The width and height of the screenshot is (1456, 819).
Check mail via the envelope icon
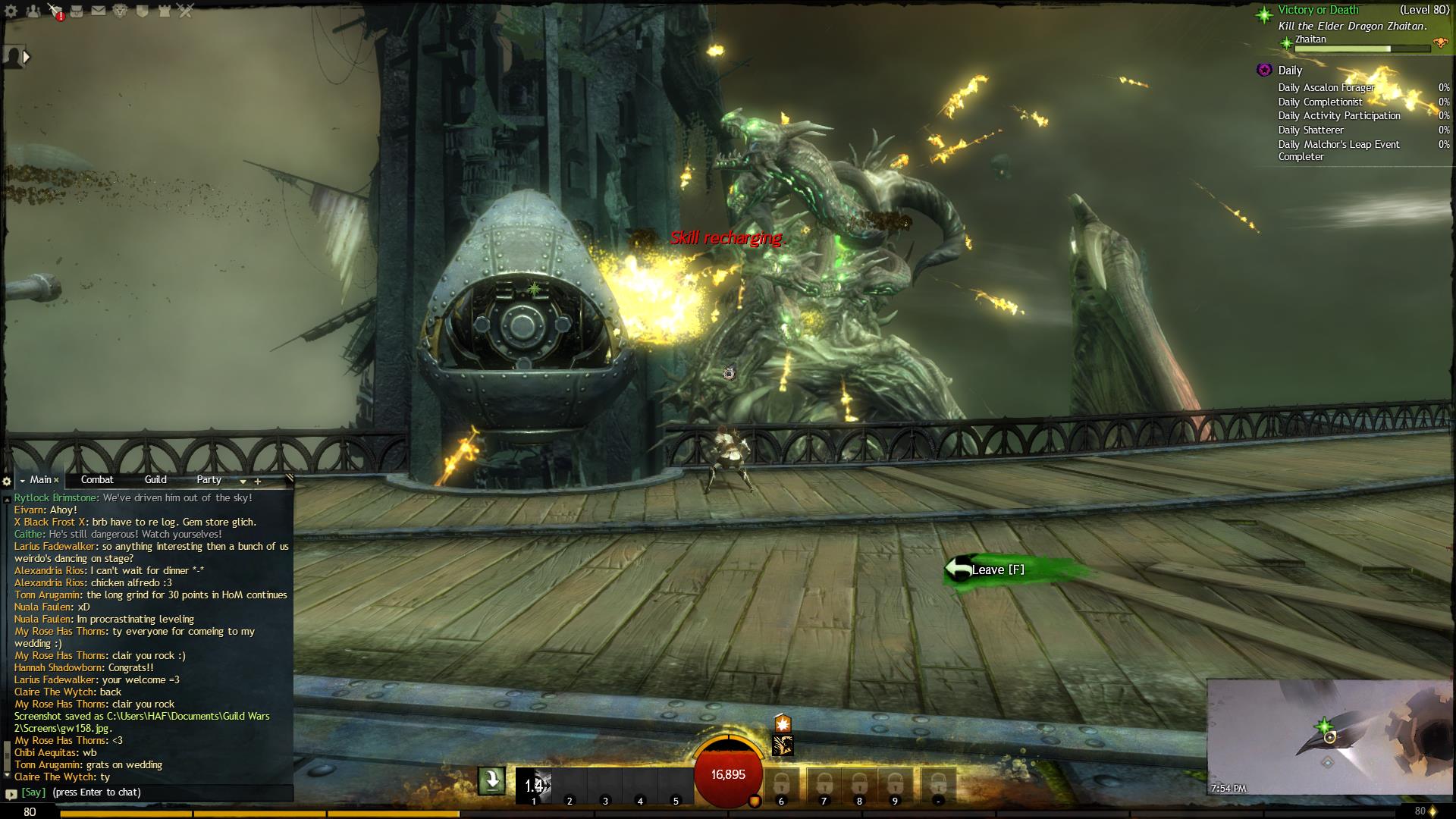[x=99, y=11]
